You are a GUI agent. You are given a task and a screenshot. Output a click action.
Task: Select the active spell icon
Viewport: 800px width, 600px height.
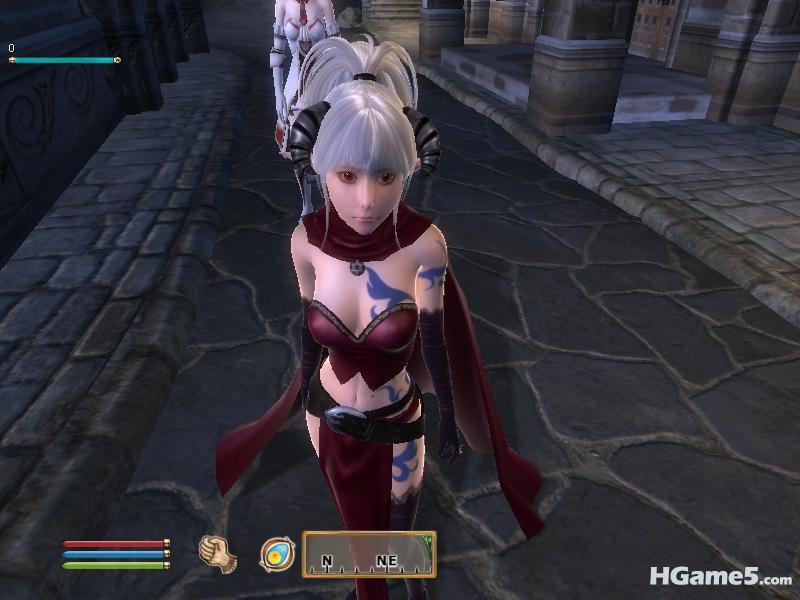(x=275, y=554)
